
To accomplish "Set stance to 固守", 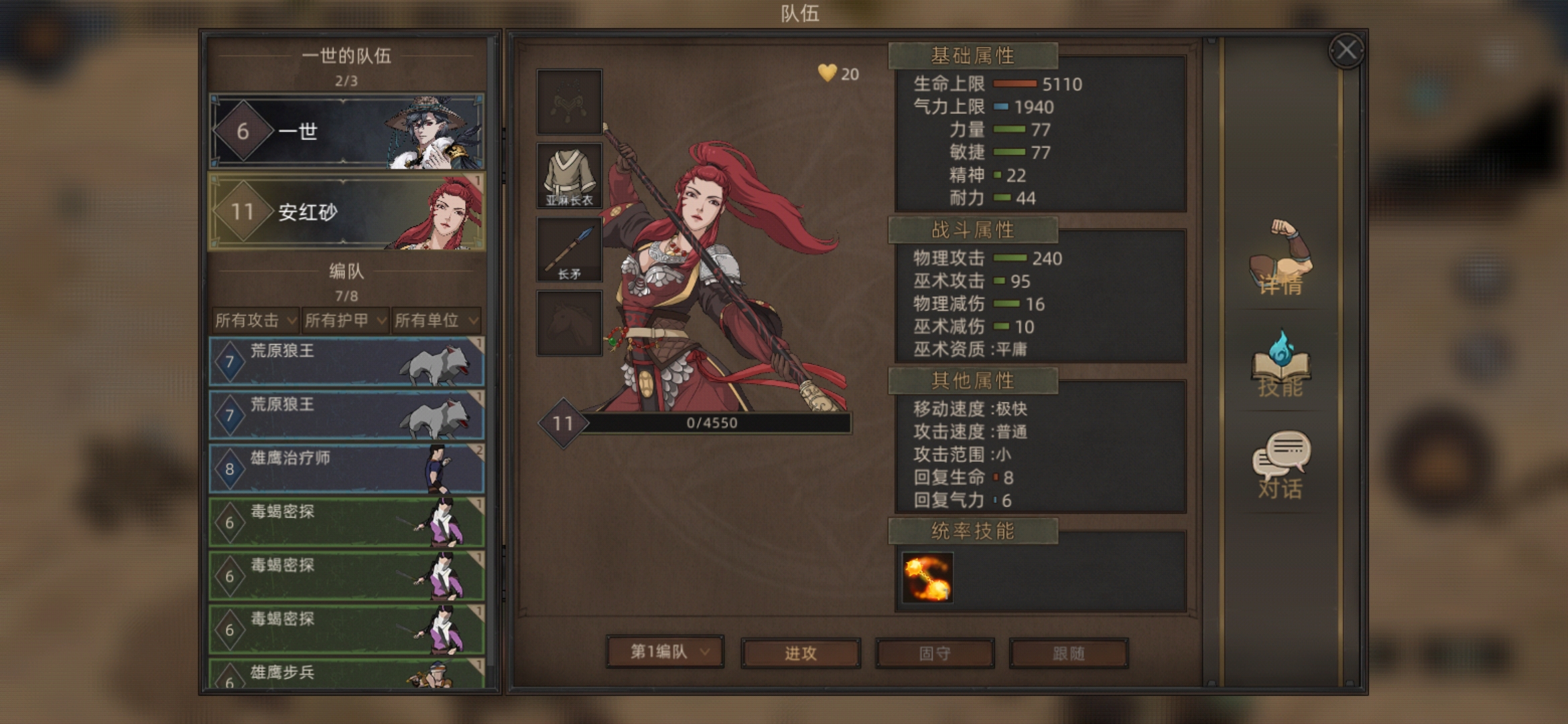I will (x=934, y=653).
